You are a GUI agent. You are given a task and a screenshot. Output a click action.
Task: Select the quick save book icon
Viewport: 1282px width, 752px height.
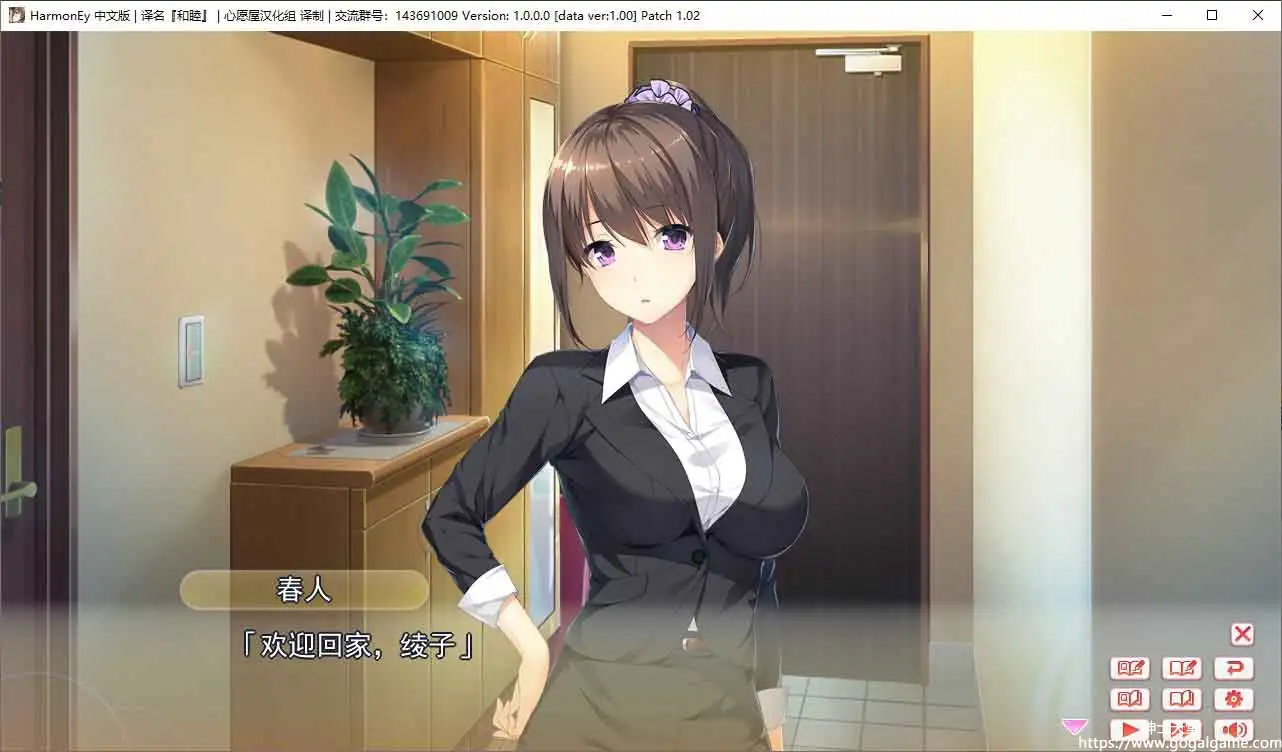coord(1129,668)
